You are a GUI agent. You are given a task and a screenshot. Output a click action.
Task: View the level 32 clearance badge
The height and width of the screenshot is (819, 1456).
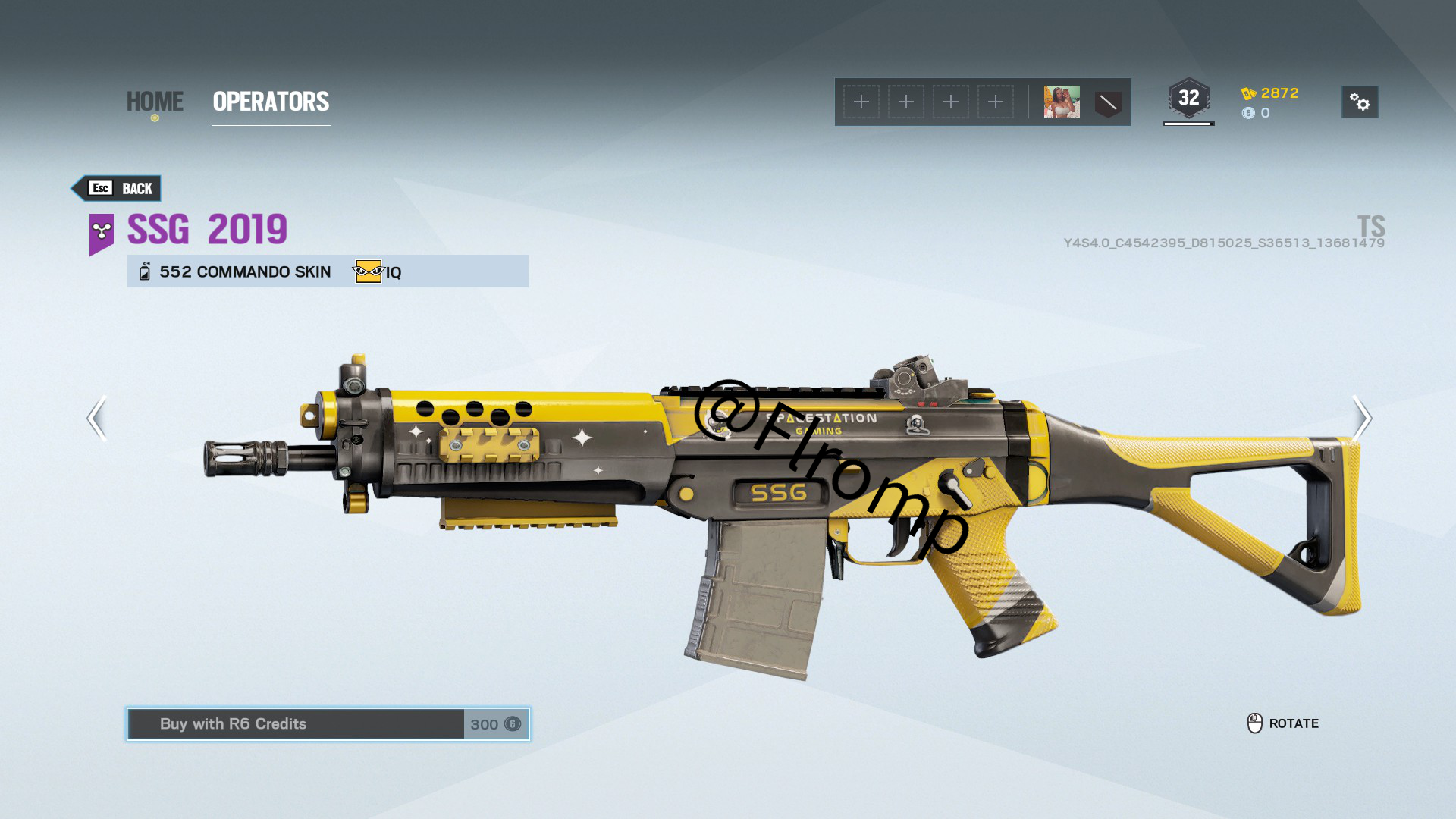tap(1188, 99)
